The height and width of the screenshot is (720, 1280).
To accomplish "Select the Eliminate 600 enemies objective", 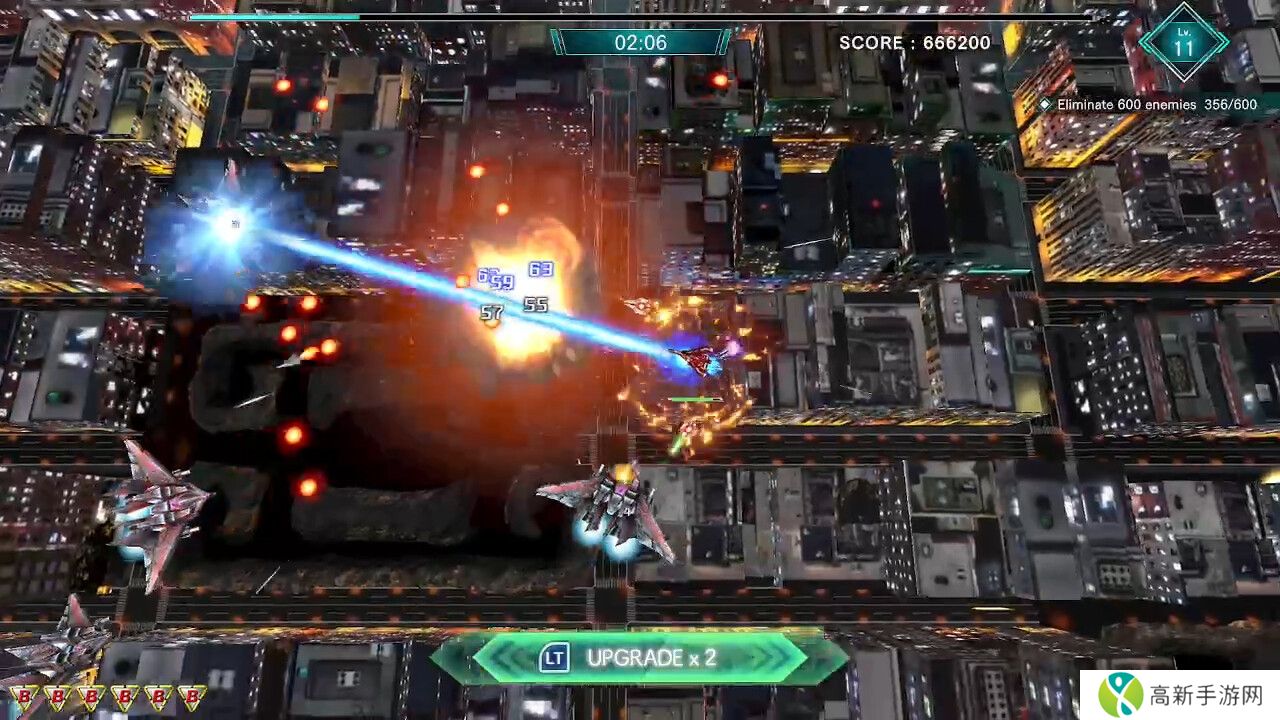I will click(1148, 104).
